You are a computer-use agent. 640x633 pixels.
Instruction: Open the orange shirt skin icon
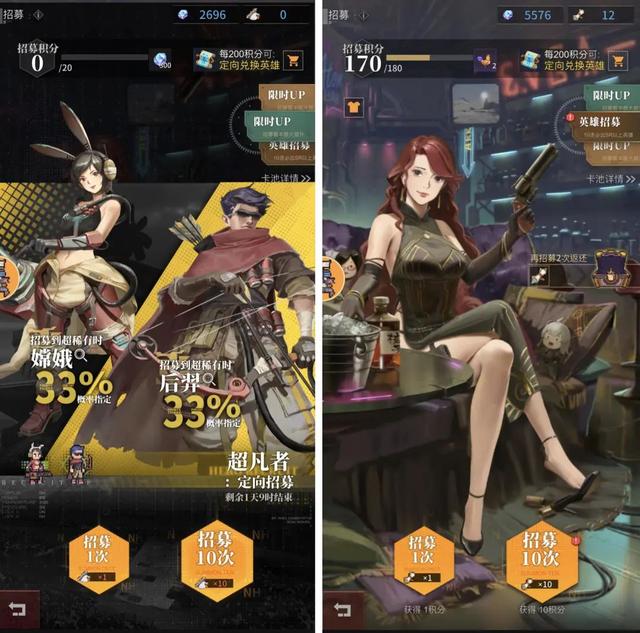point(353,106)
